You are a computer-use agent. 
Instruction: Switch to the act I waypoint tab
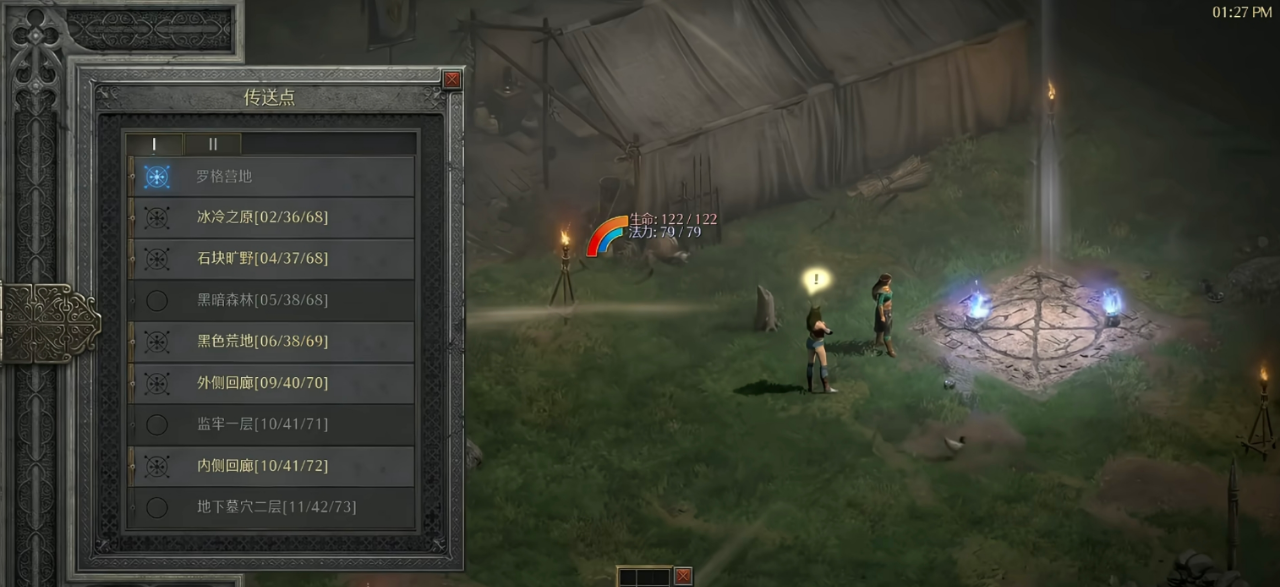pyautogui.click(x=153, y=144)
